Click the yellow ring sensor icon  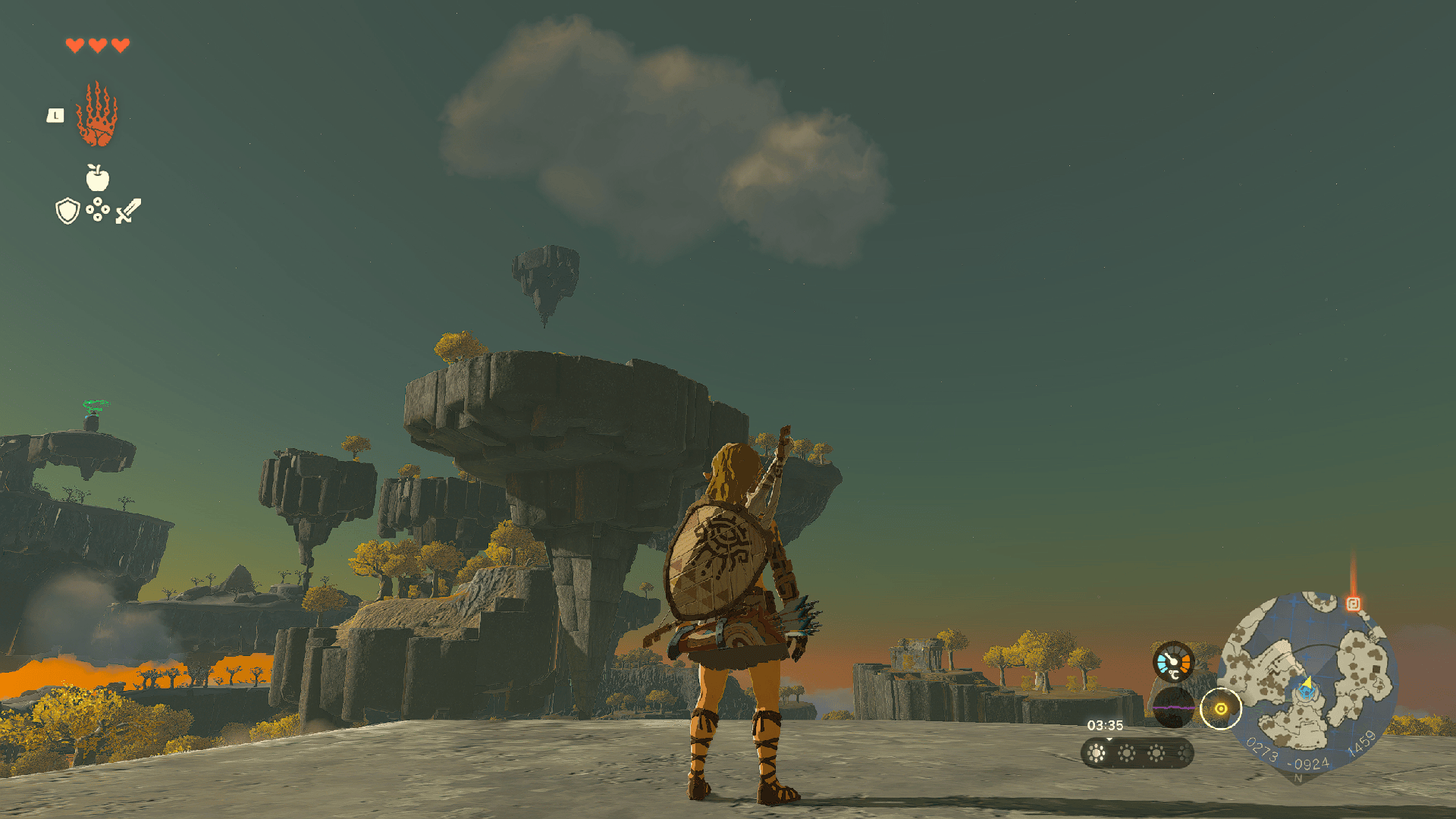(x=1220, y=709)
